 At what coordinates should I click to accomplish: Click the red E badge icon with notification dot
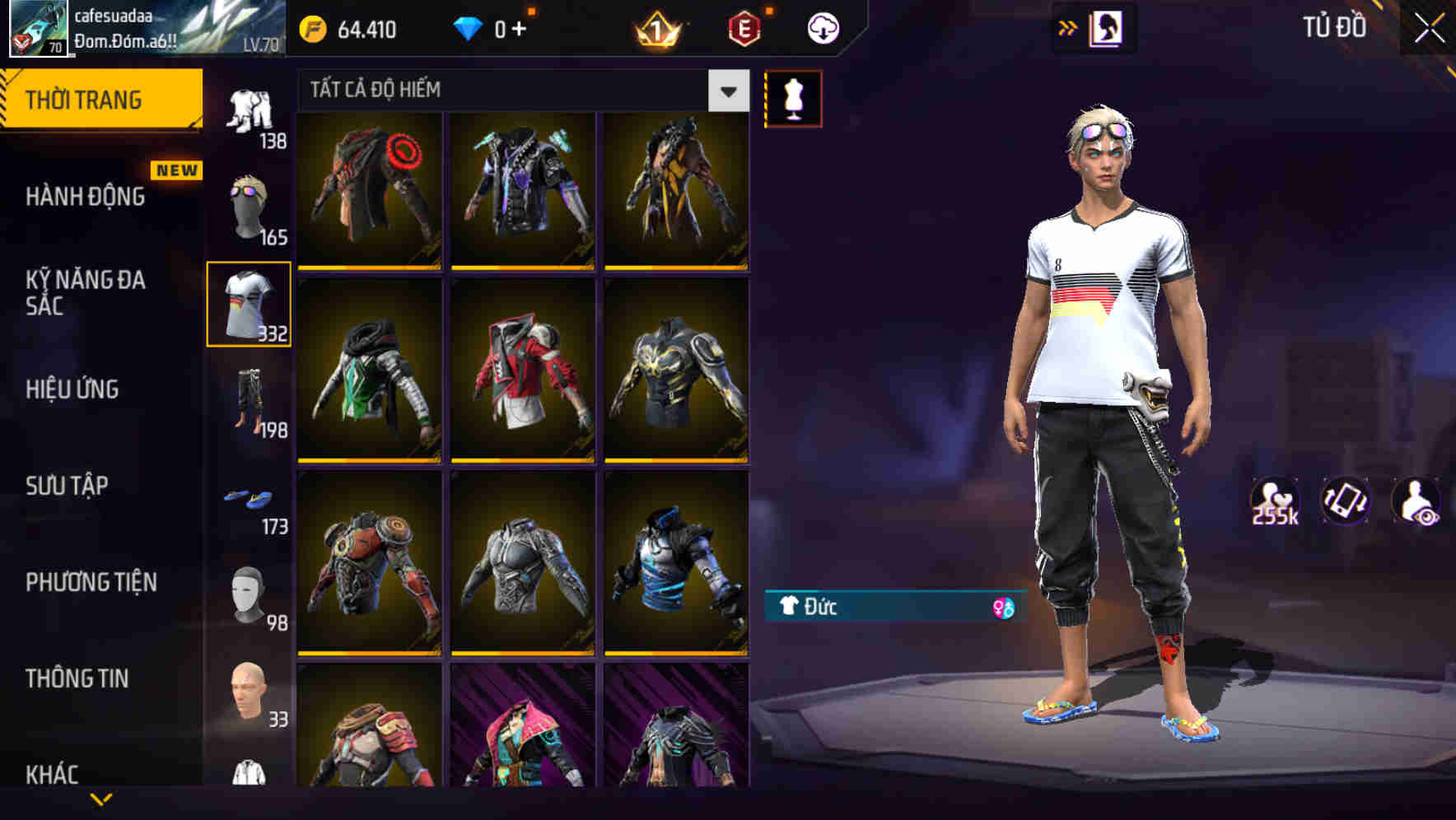point(745,30)
